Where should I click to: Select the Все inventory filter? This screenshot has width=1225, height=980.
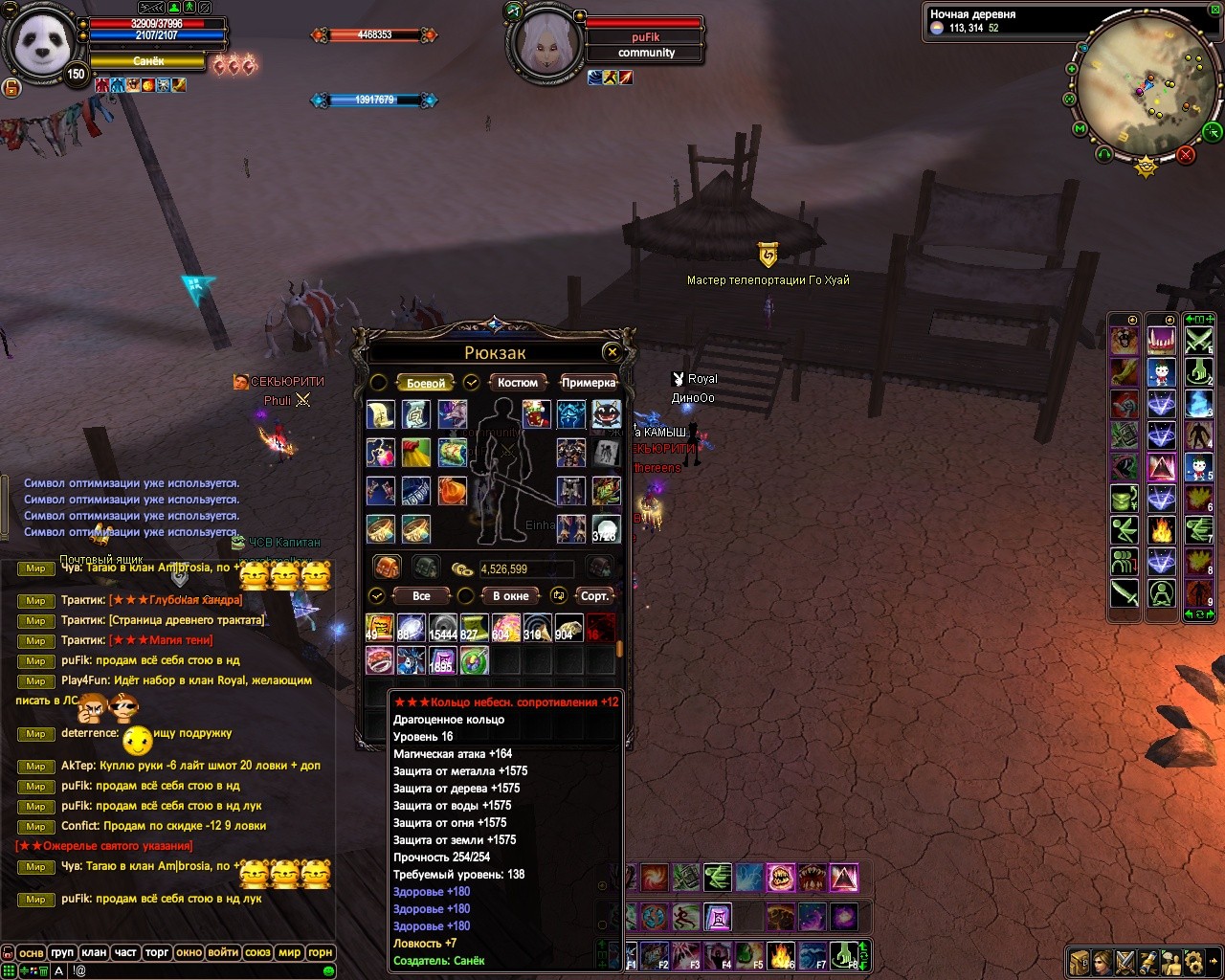421,596
